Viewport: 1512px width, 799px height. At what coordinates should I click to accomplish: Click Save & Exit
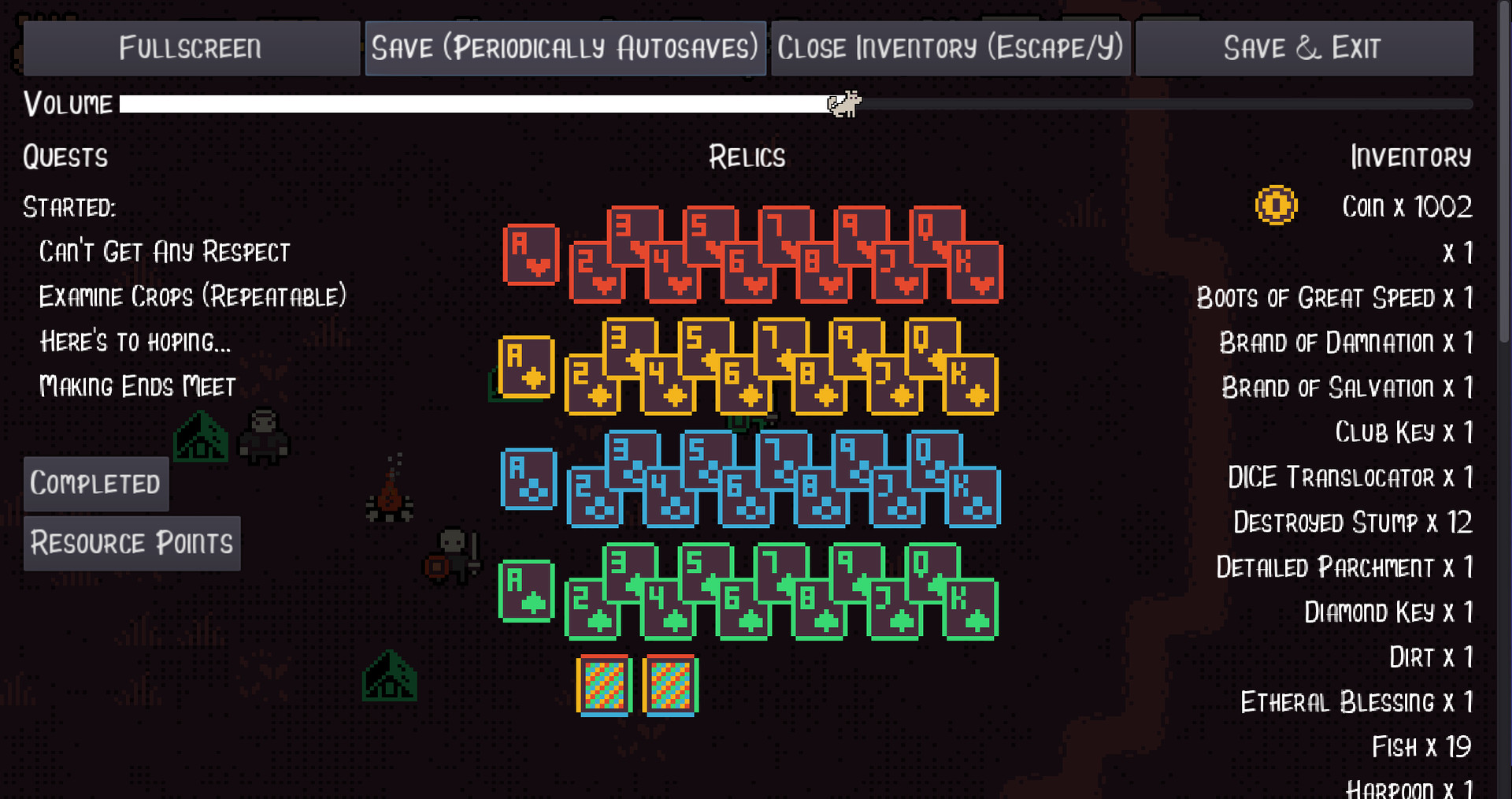pyautogui.click(x=1303, y=48)
